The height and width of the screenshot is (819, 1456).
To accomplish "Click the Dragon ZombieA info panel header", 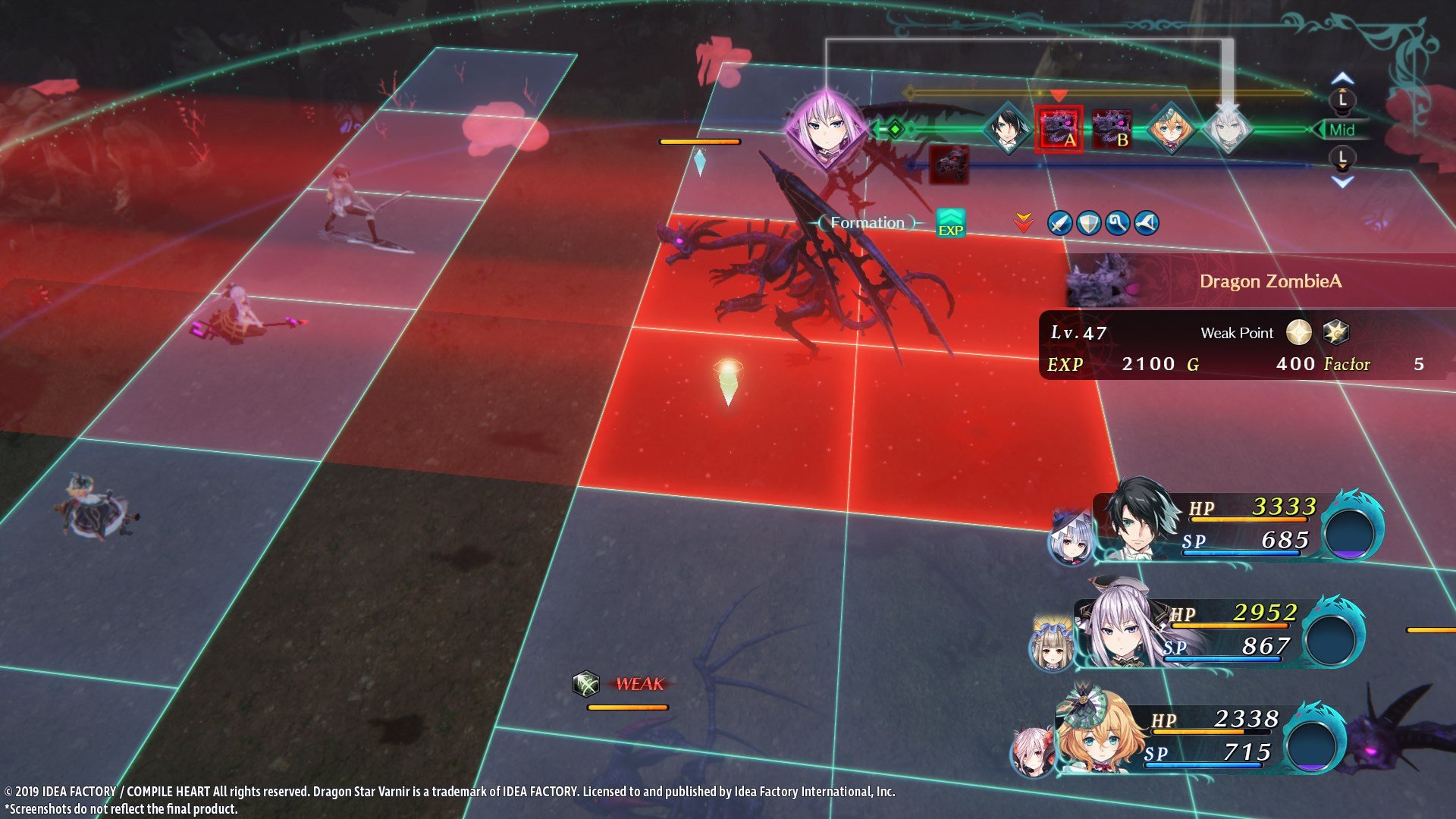I will [1270, 281].
